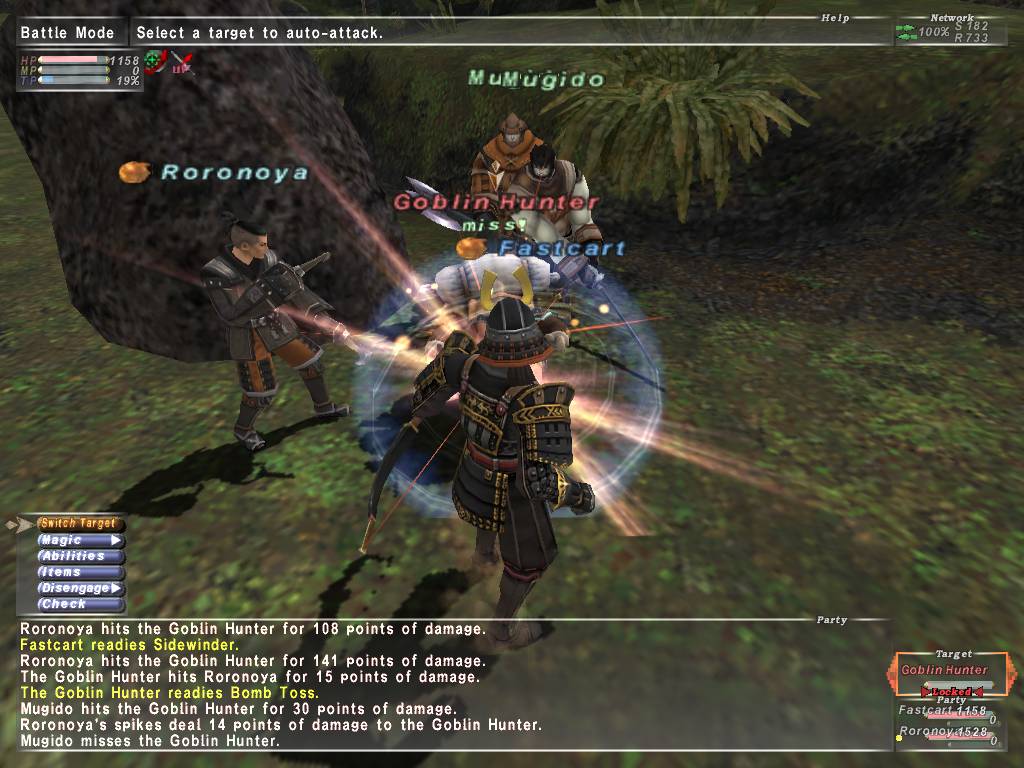Select the Disengage command

[79, 588]
